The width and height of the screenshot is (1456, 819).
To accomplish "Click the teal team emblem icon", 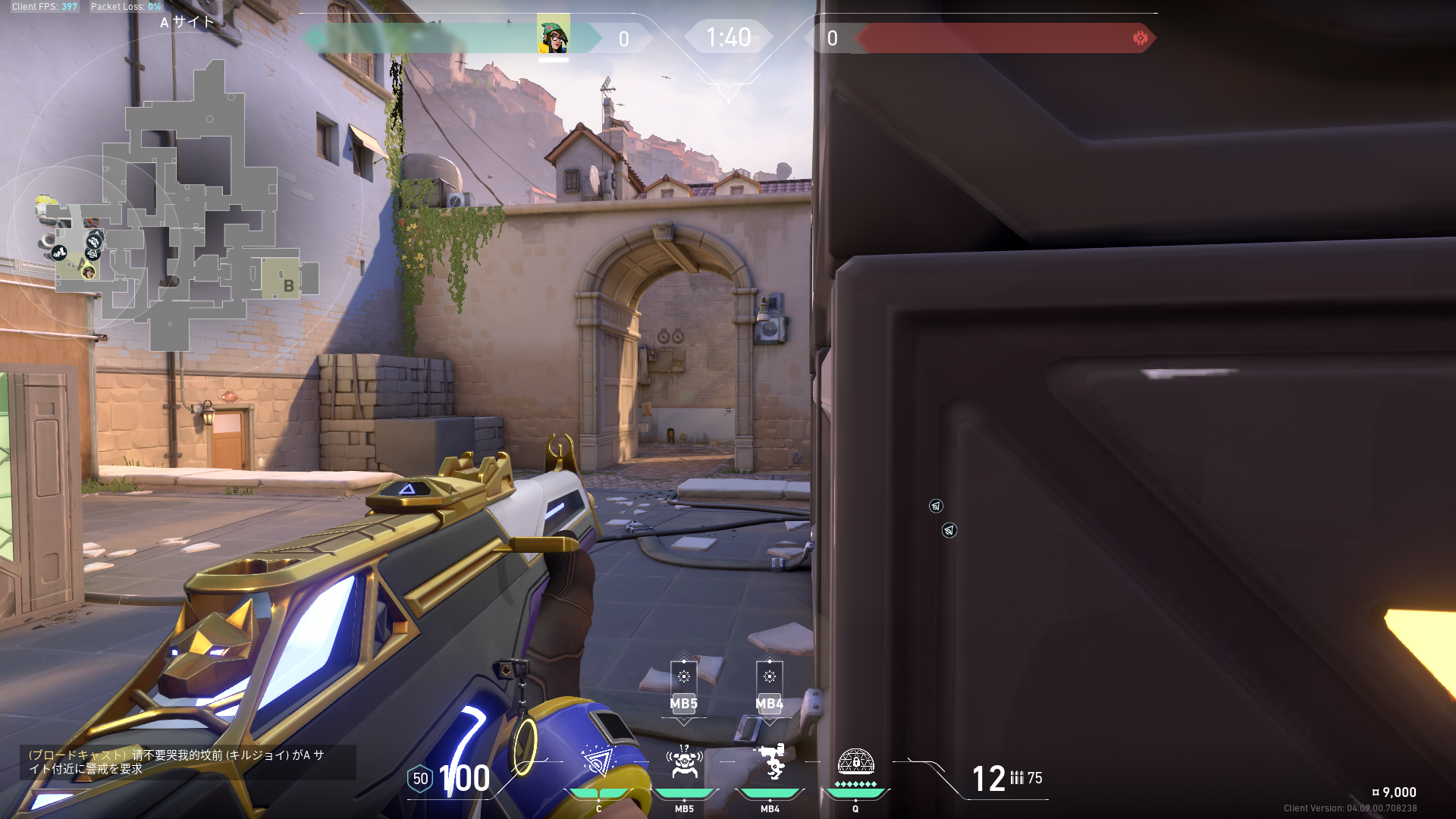I will click(316, 38).
